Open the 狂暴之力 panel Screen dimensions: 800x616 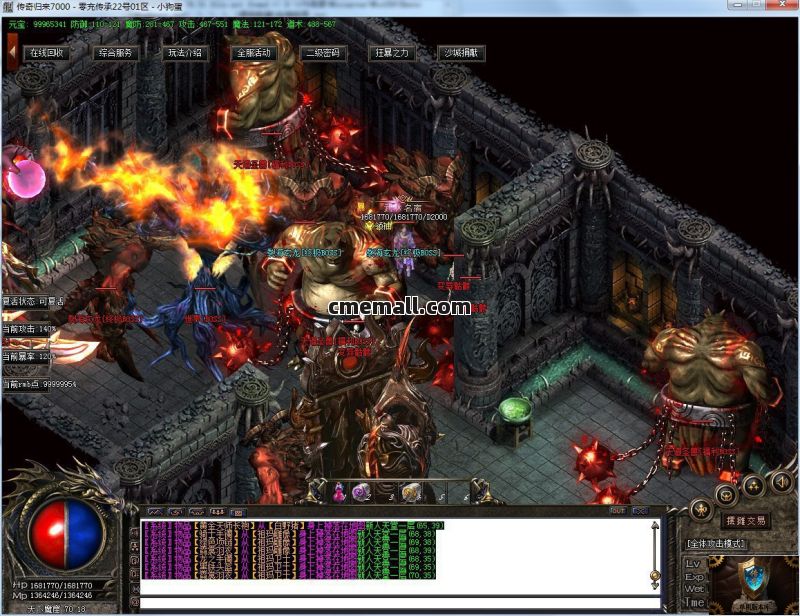tap(391, 53)
